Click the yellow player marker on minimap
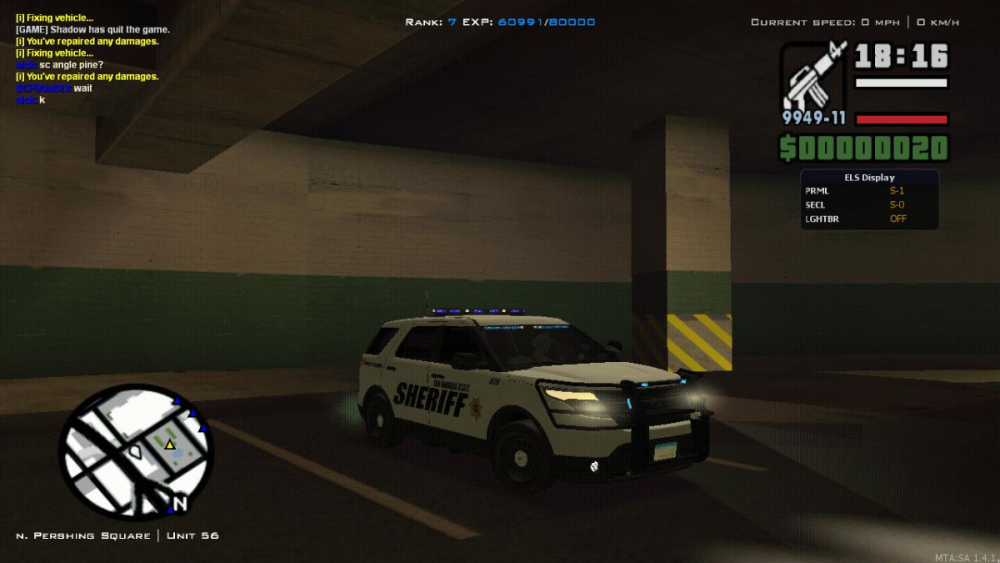 [170, 444]
